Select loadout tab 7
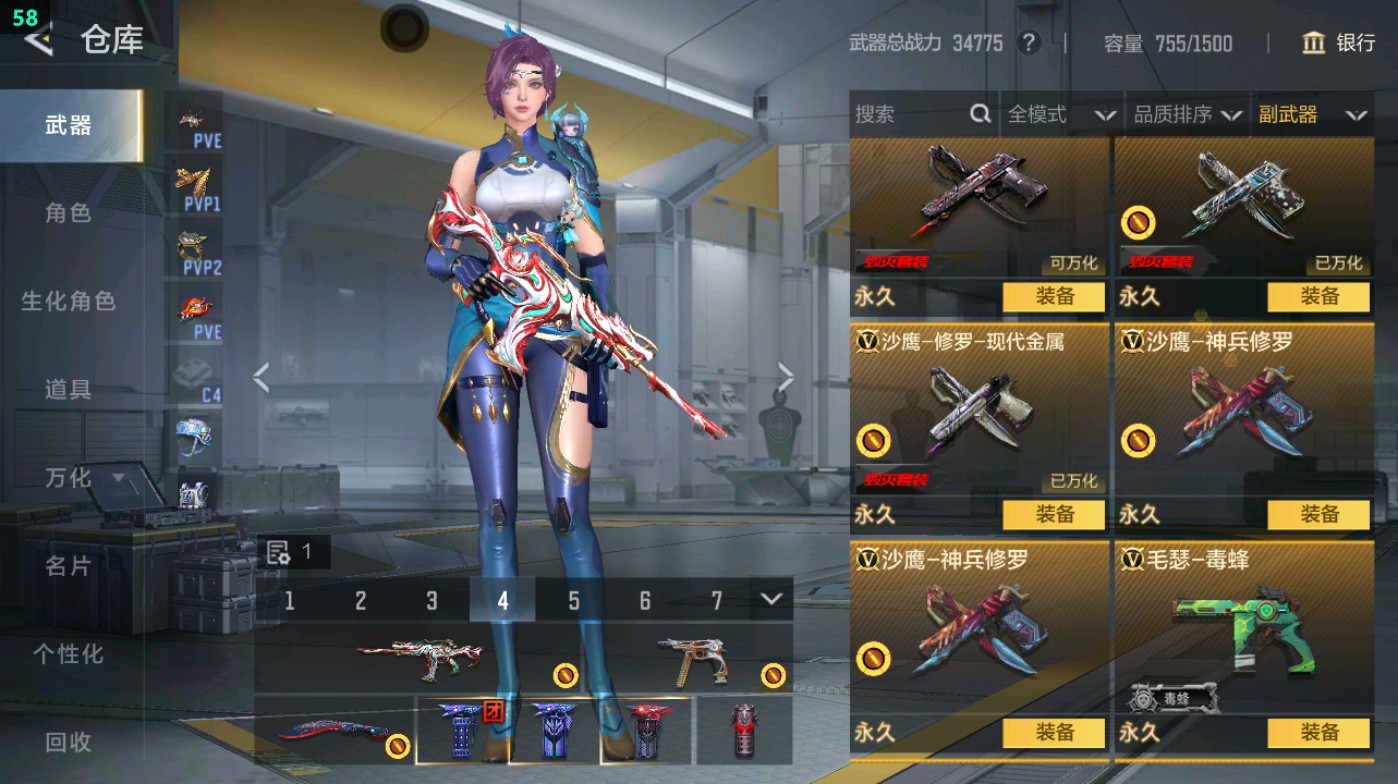 pos(716,600)
